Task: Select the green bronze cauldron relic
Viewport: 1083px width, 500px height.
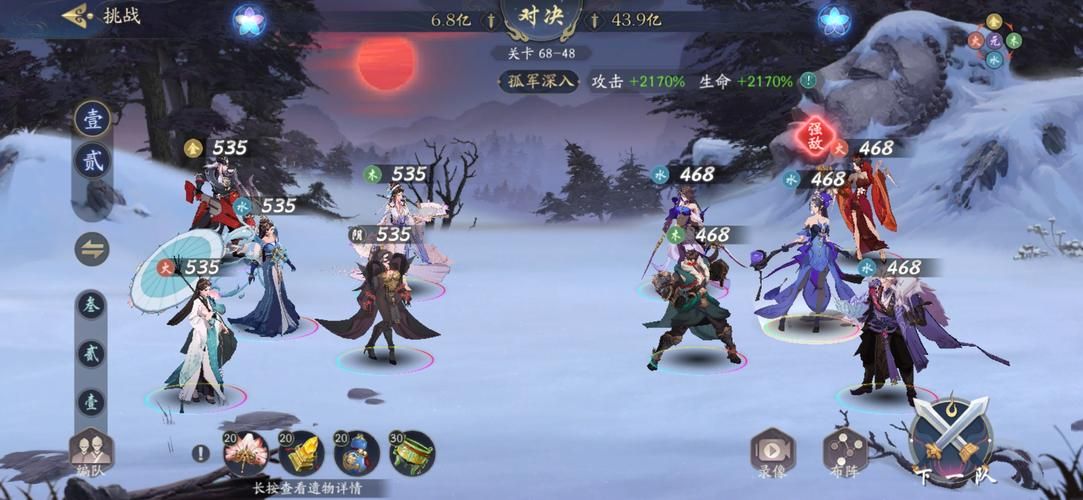Action: click(412, 454)
